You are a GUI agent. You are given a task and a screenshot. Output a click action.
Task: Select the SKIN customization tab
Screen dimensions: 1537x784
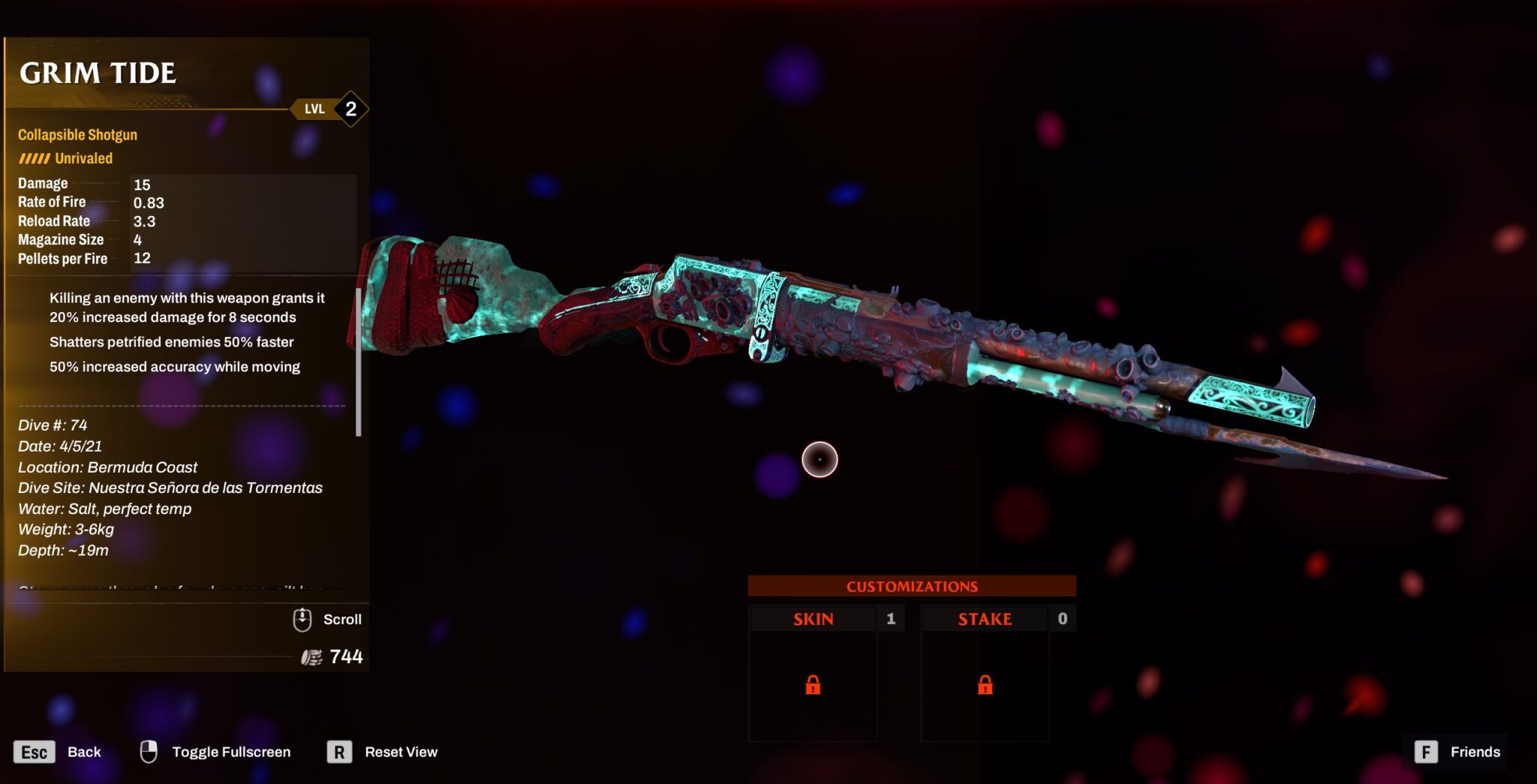coord(812,619)
